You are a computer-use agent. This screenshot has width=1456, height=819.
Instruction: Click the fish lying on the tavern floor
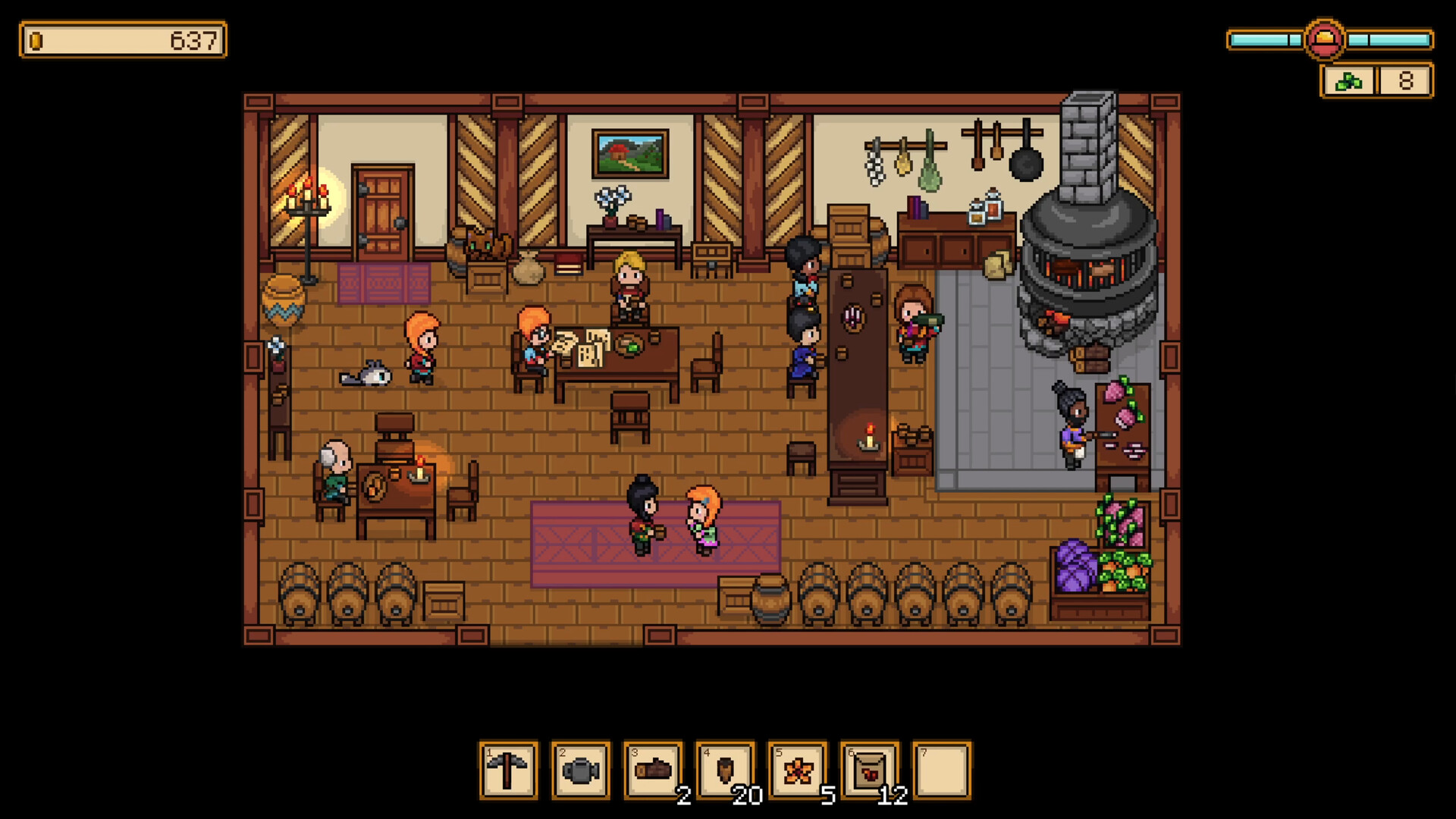point(367,373)
